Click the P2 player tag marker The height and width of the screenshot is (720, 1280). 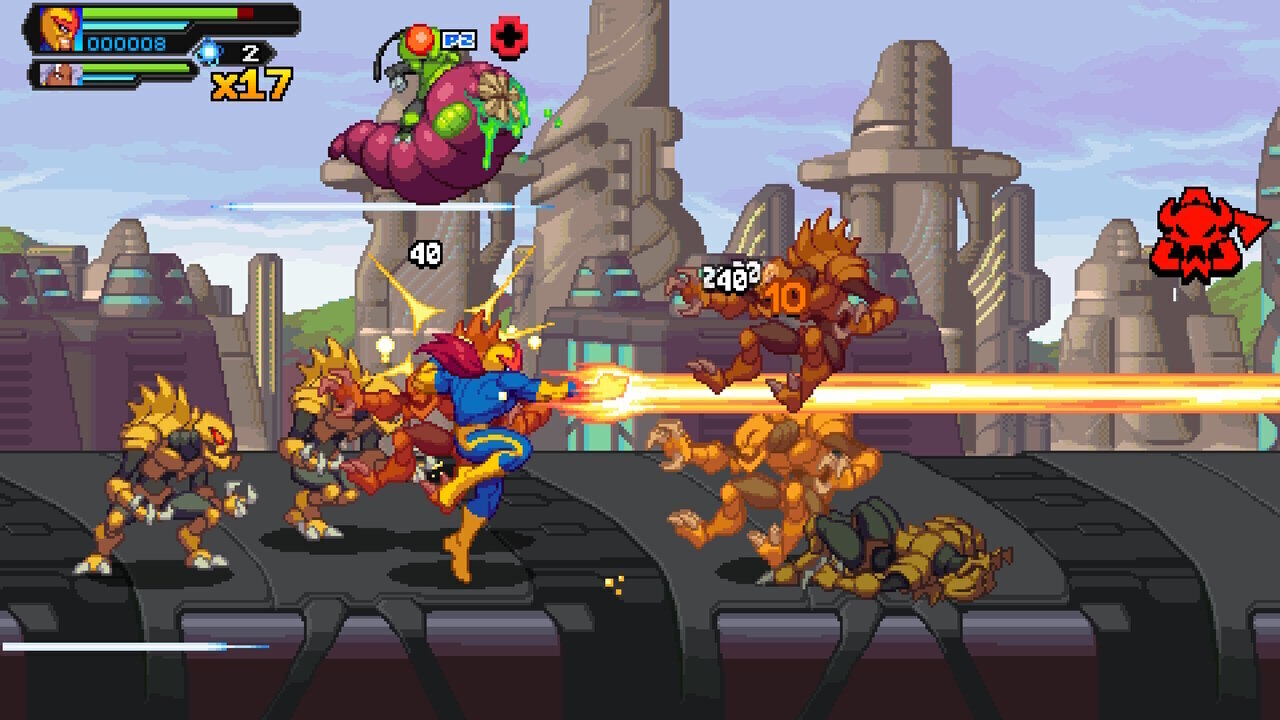[458, 40]
